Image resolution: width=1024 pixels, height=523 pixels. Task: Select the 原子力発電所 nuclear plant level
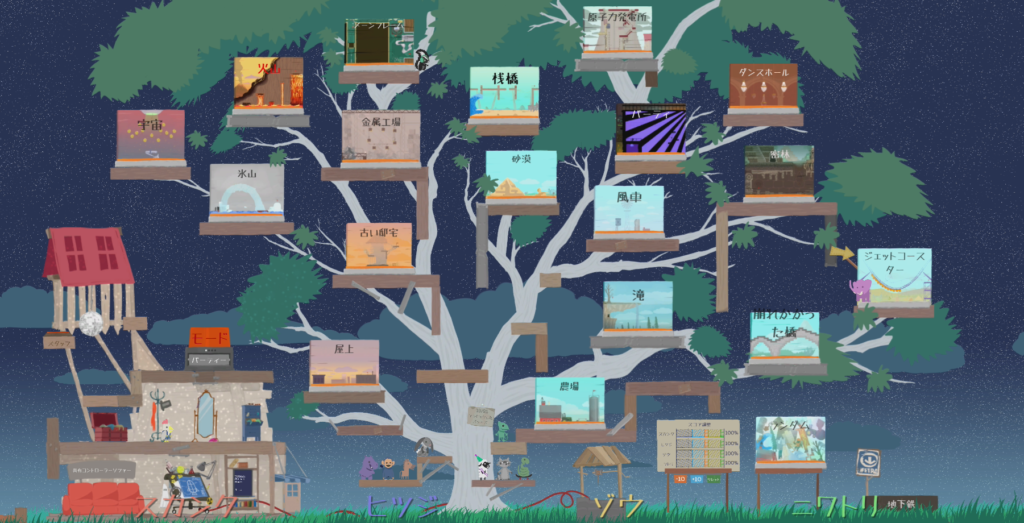click(617, 32)
